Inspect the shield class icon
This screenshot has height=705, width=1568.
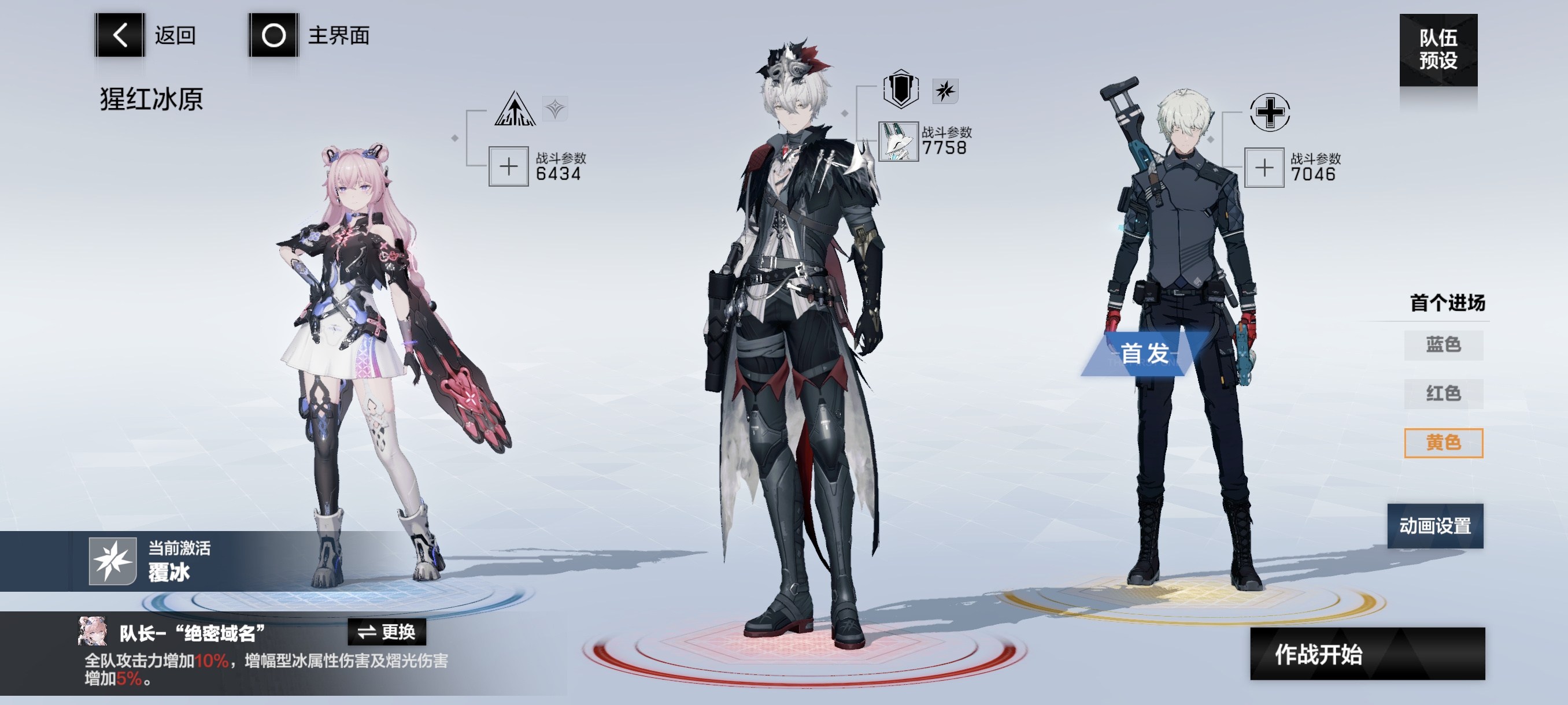(x=900, y=90)
